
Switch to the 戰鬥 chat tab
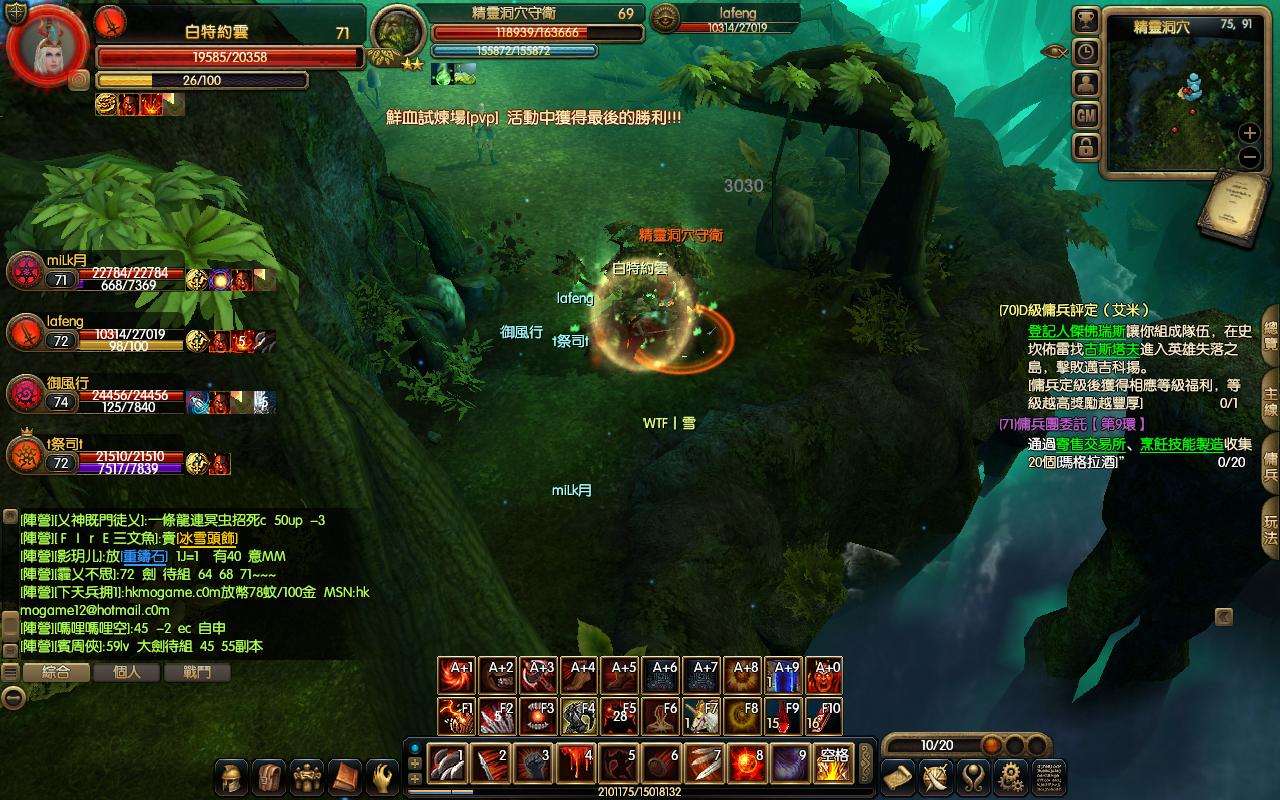197,673
